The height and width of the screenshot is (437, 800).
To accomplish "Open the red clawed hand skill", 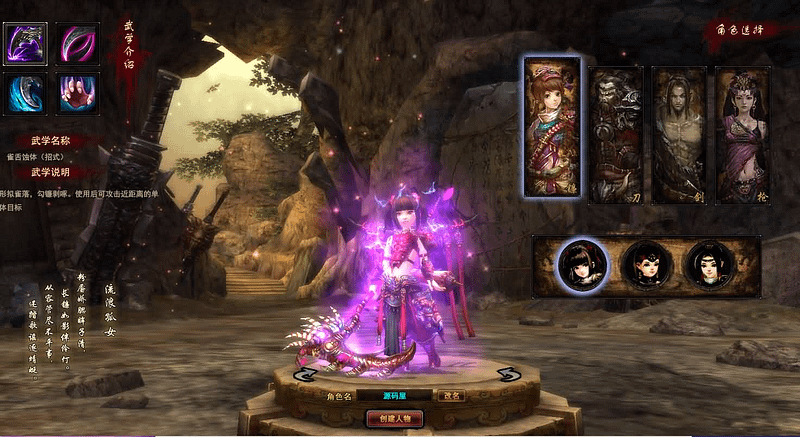I will (76, 94).
